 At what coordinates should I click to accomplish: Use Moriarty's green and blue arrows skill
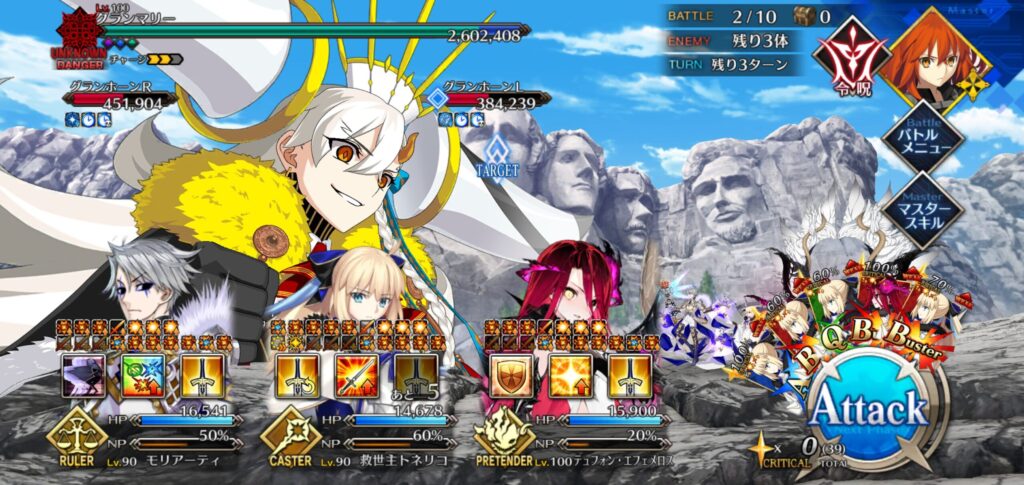142,374
